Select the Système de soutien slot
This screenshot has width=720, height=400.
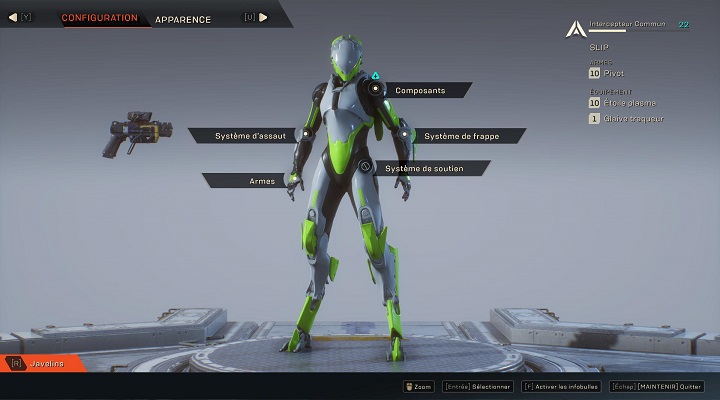coord(424,168)
